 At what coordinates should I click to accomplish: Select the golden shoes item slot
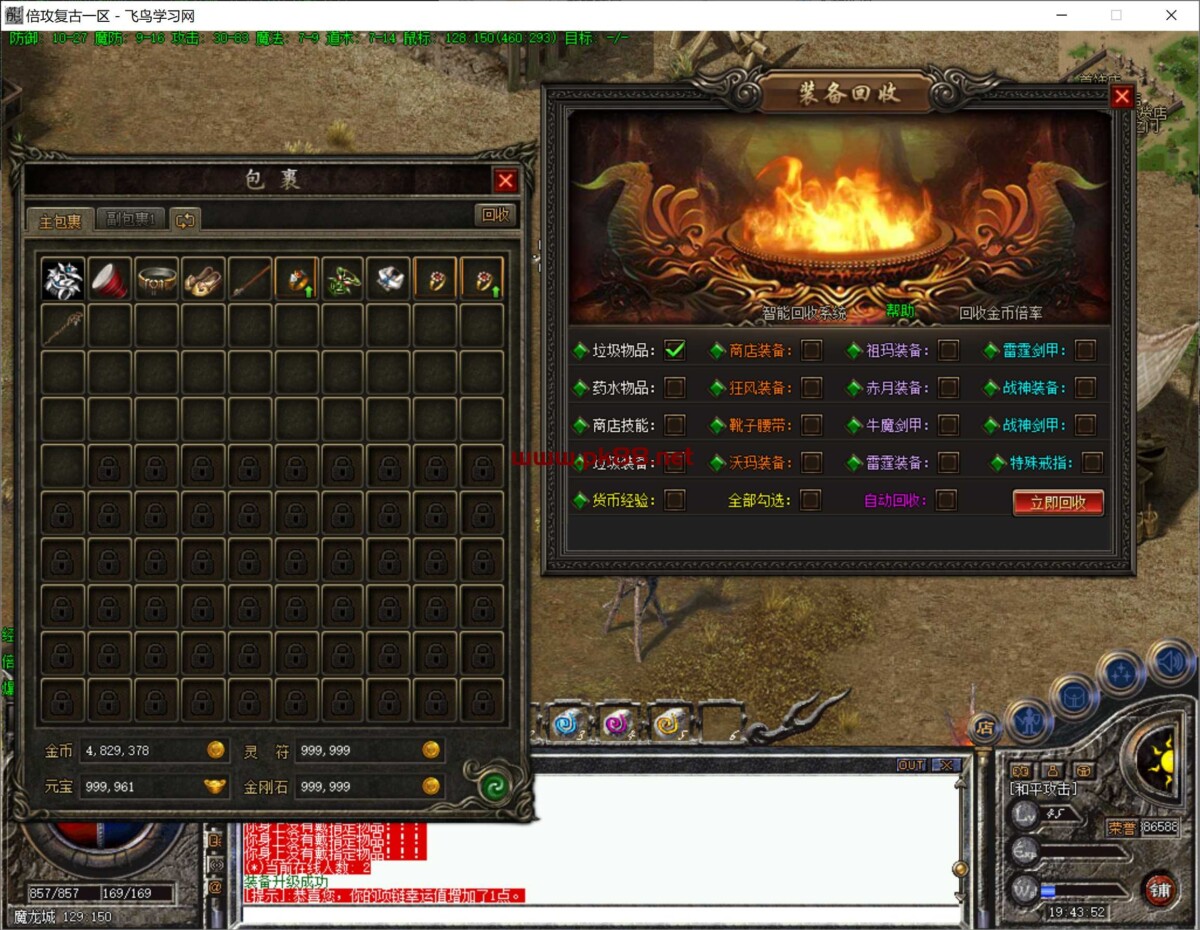(x=202, y=280)
